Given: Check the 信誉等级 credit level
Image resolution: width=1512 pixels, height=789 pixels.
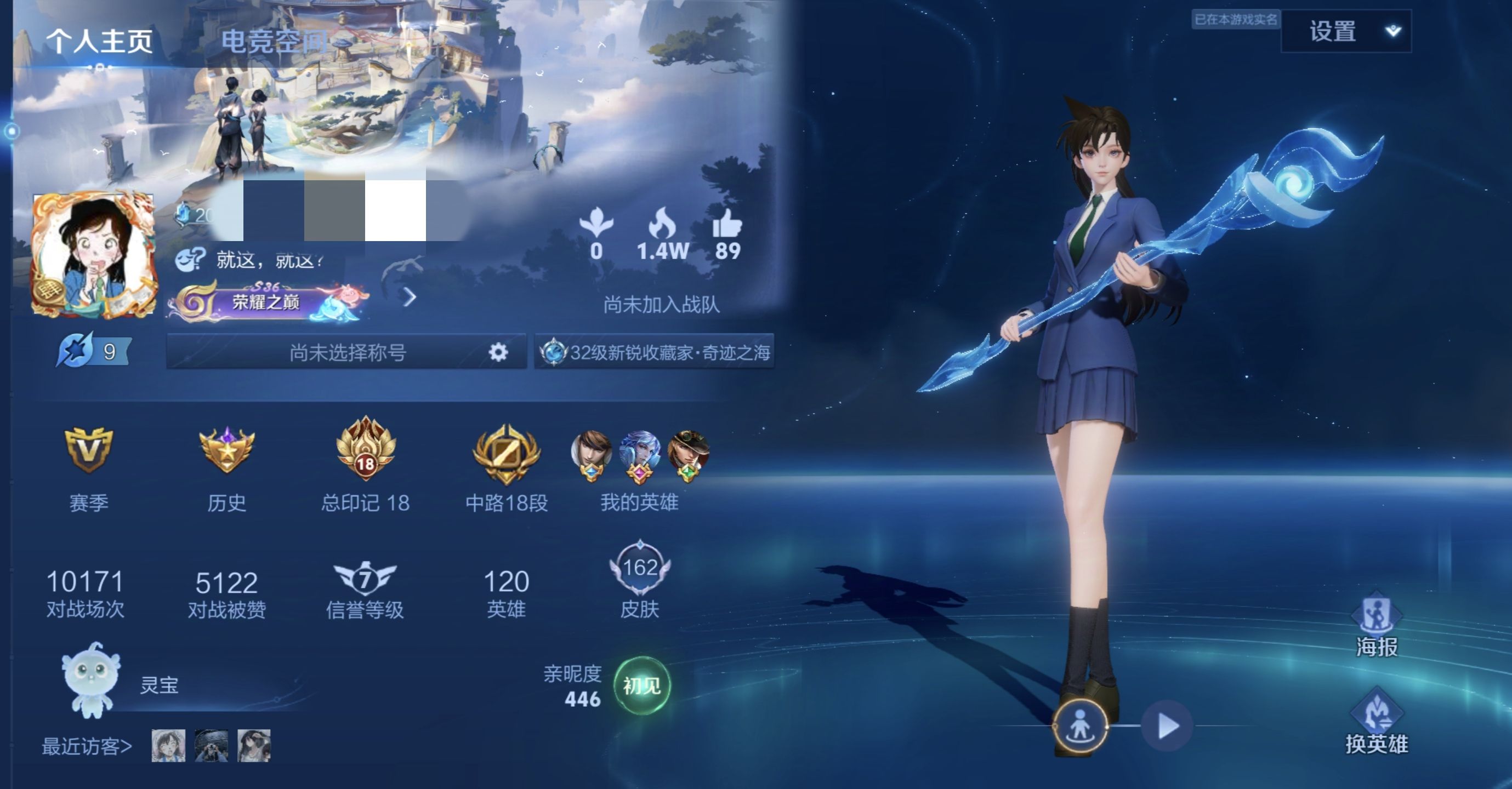Looking at the screenshot, I should point(365,590).
